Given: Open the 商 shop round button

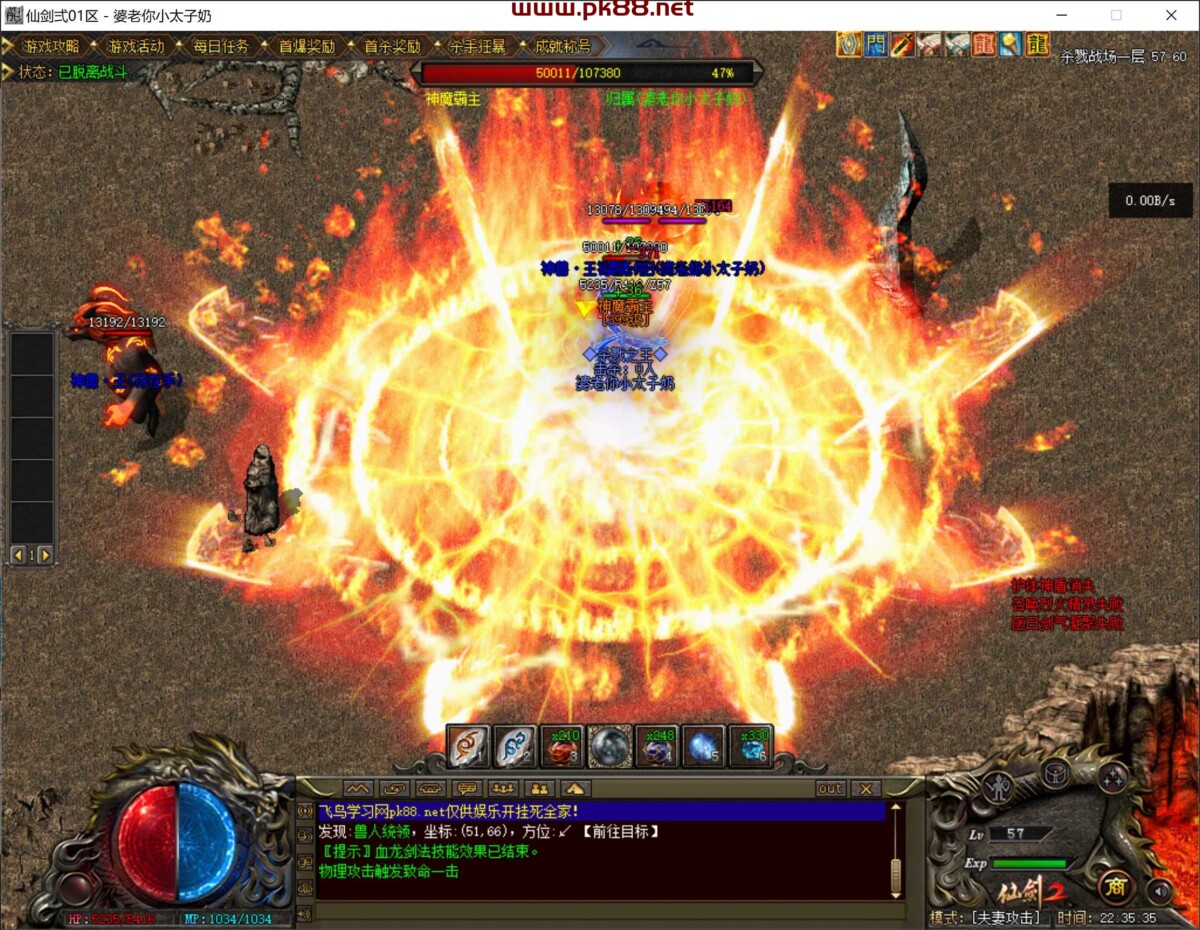Looking at the screenshot, I should (x=1115, y=885).
